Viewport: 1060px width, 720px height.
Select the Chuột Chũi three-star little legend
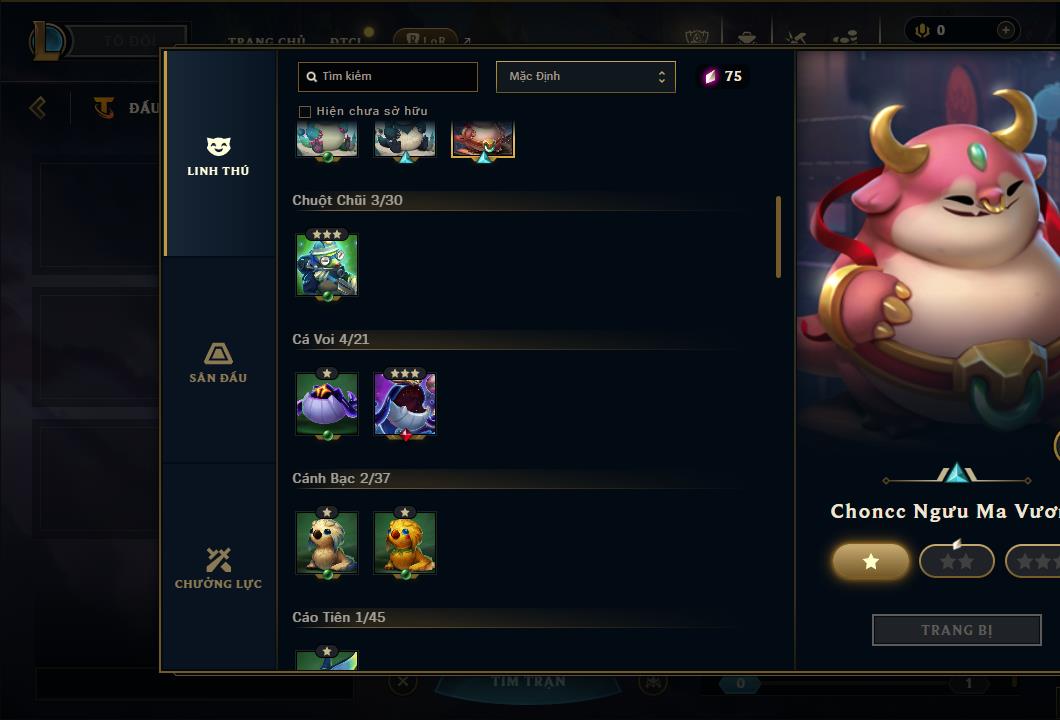[327, 266]
